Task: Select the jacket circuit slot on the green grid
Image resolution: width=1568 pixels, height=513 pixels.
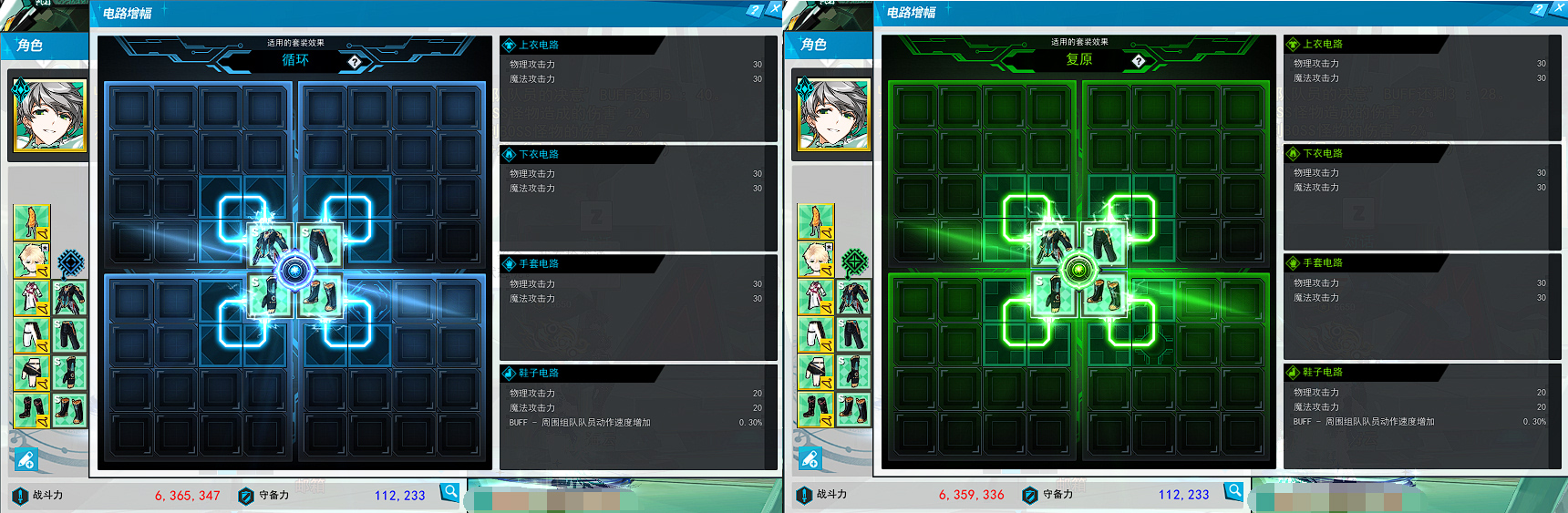Action: [x=1055, y=245]
